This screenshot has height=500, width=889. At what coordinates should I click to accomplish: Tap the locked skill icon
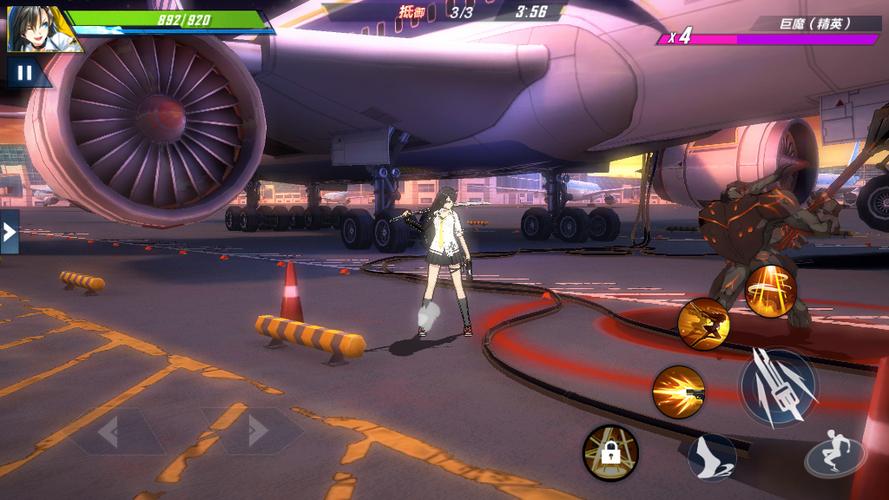[x=610, y=452]
